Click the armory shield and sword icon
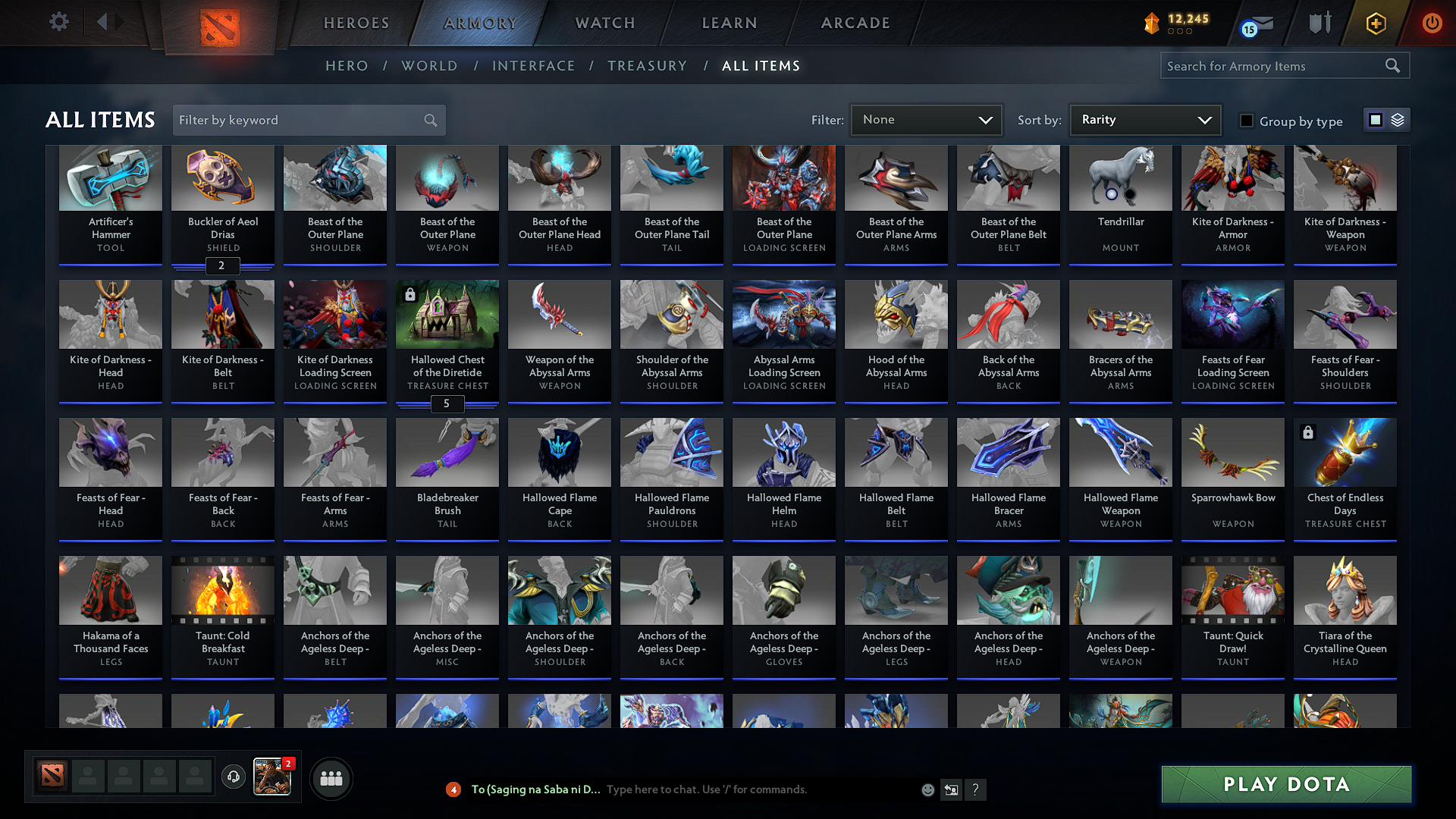Viewport: 1456px width, 819px height. click(x=1319, y=24)
